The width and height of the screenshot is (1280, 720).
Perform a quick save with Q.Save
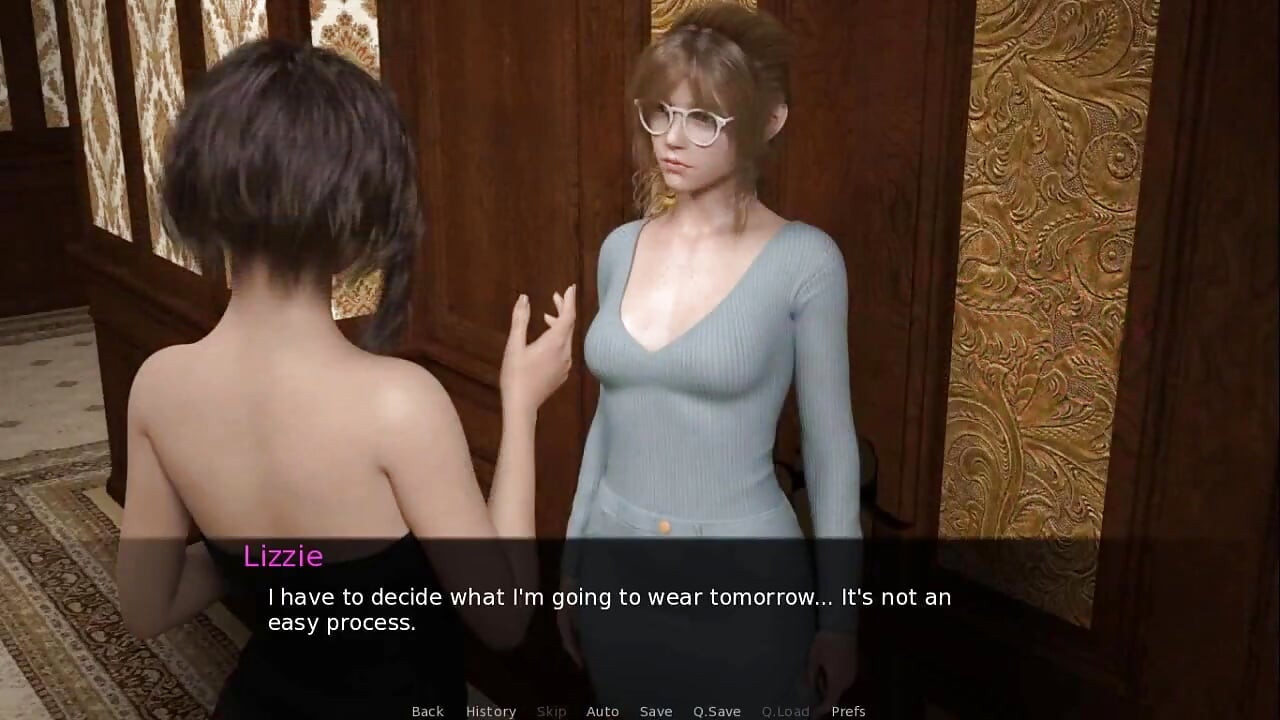click(x=716, y=711)
